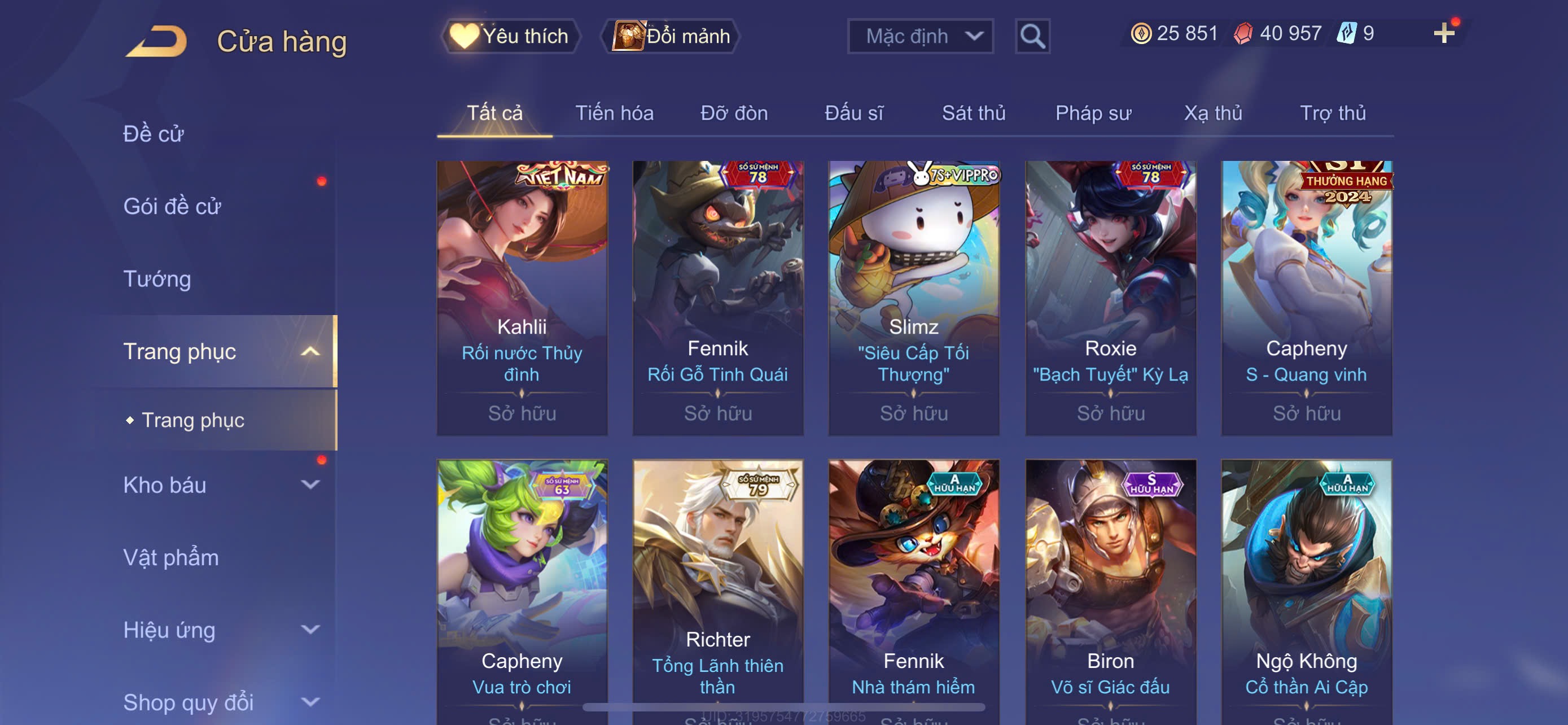The width and height of the screenshot is (1568, 725).
Task: Go to the Tướng heroes section
Action: [x=157, y=279]
